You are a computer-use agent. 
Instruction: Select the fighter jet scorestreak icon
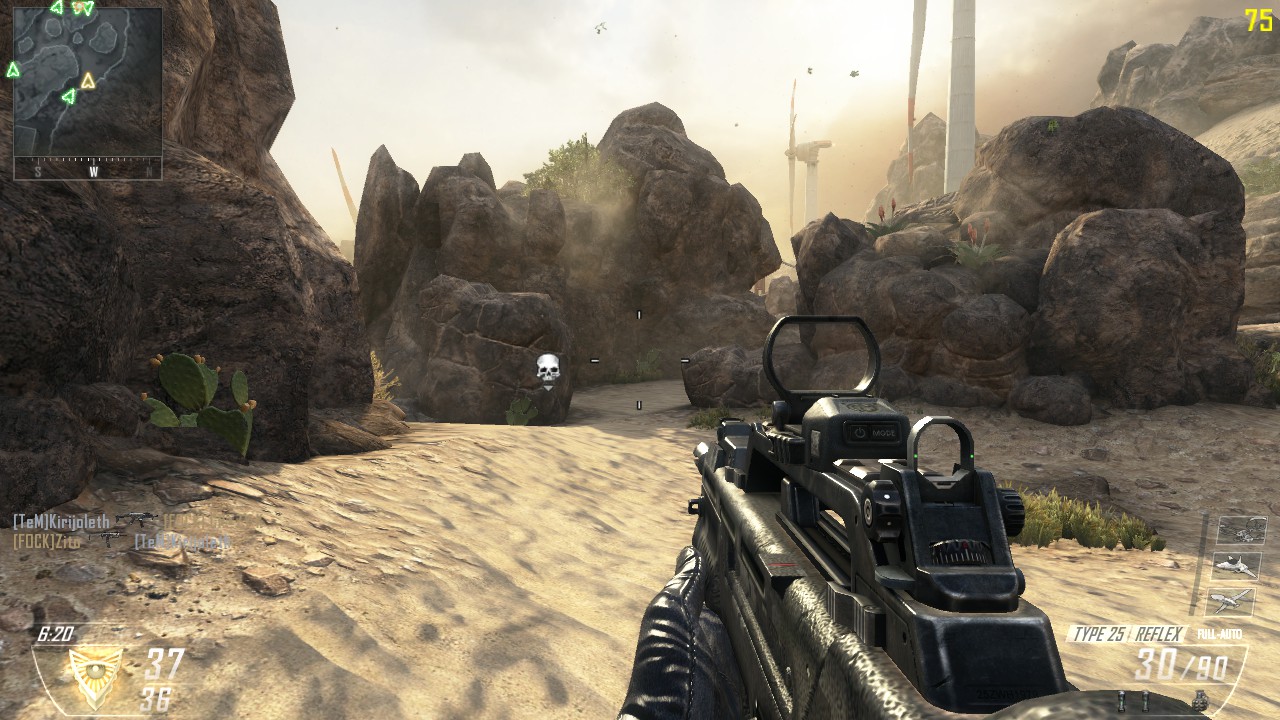pyautogui.click(x=1236, y=566)
